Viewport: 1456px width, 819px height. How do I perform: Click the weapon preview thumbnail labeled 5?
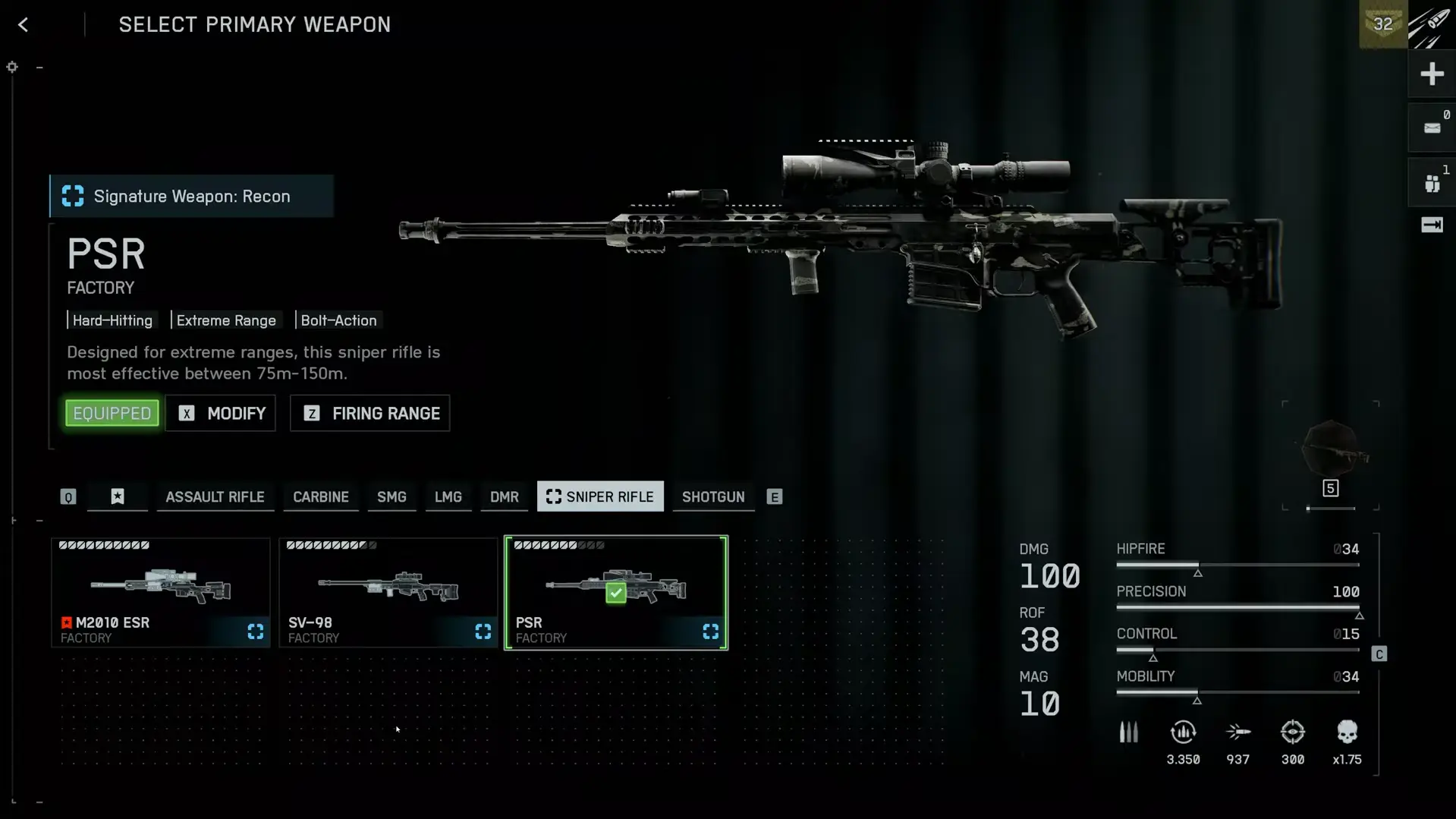(1331, 455)
